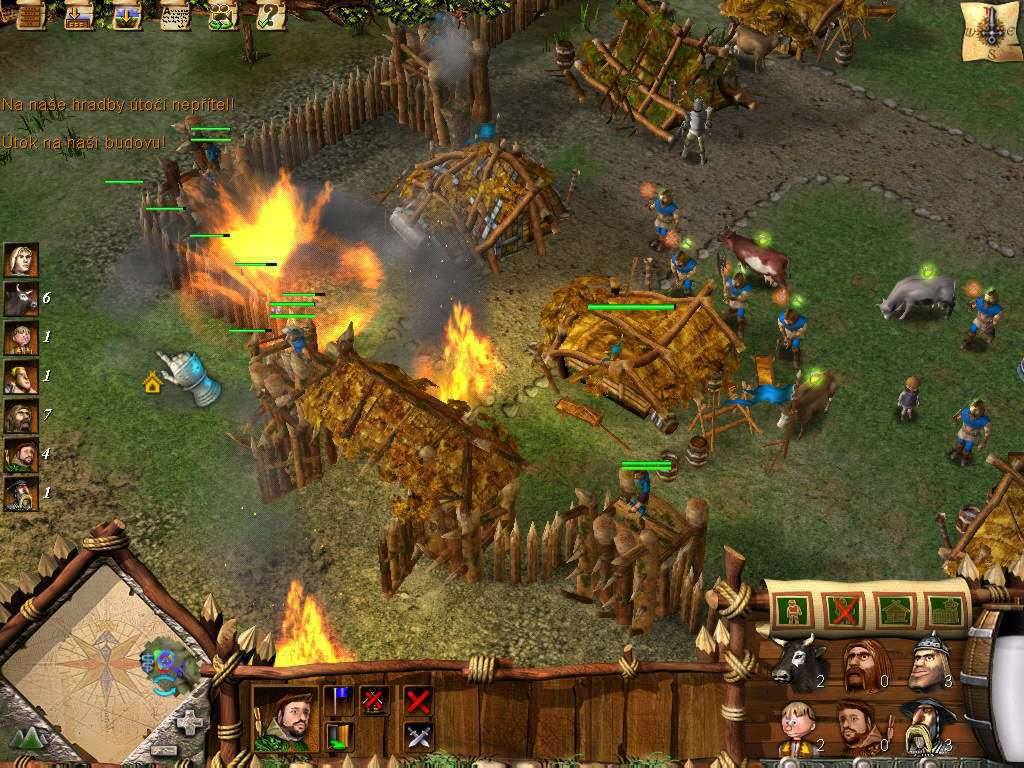Zoom out the minimap with minus button

coord(163,749)
